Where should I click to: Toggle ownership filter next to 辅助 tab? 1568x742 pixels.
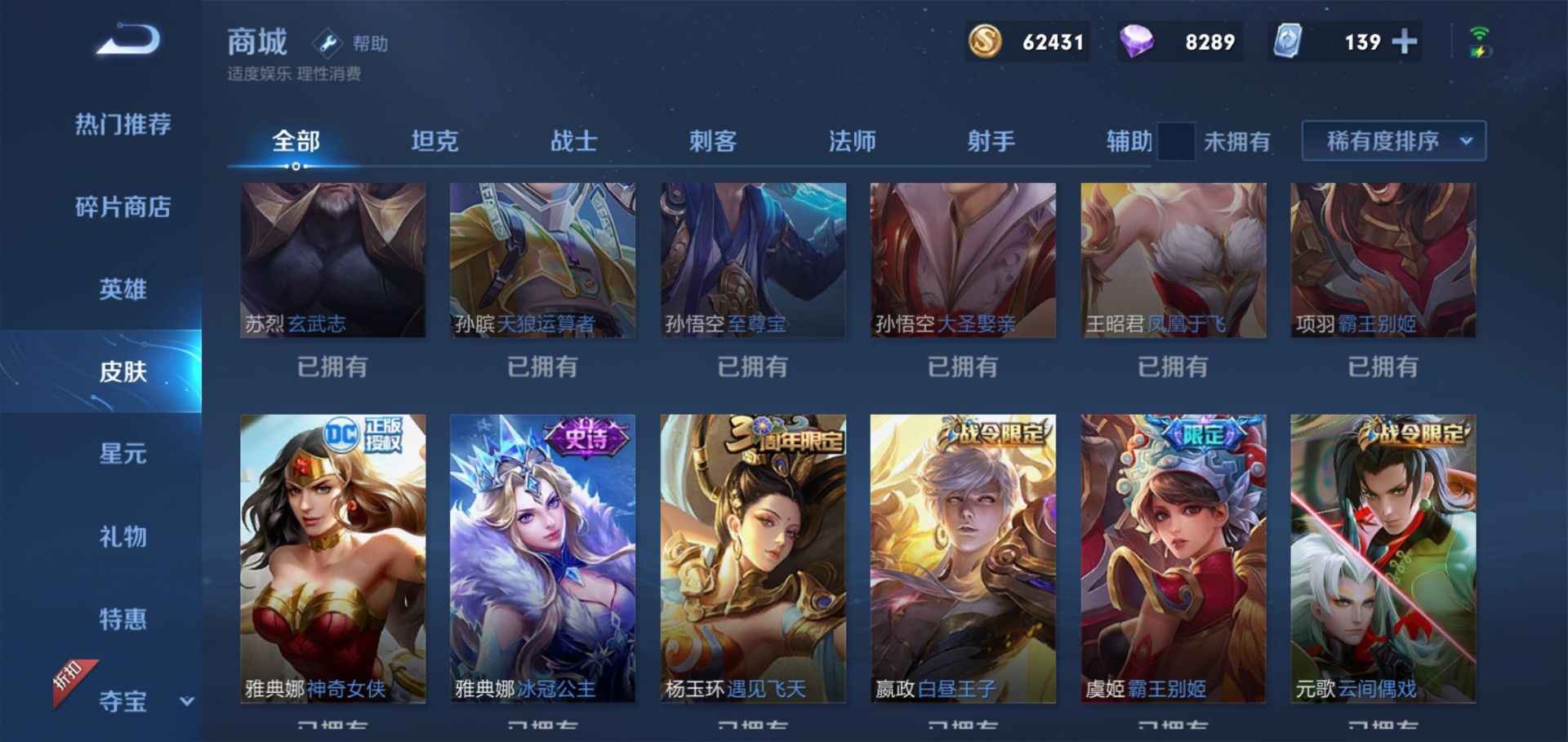tap(1176, 140)
